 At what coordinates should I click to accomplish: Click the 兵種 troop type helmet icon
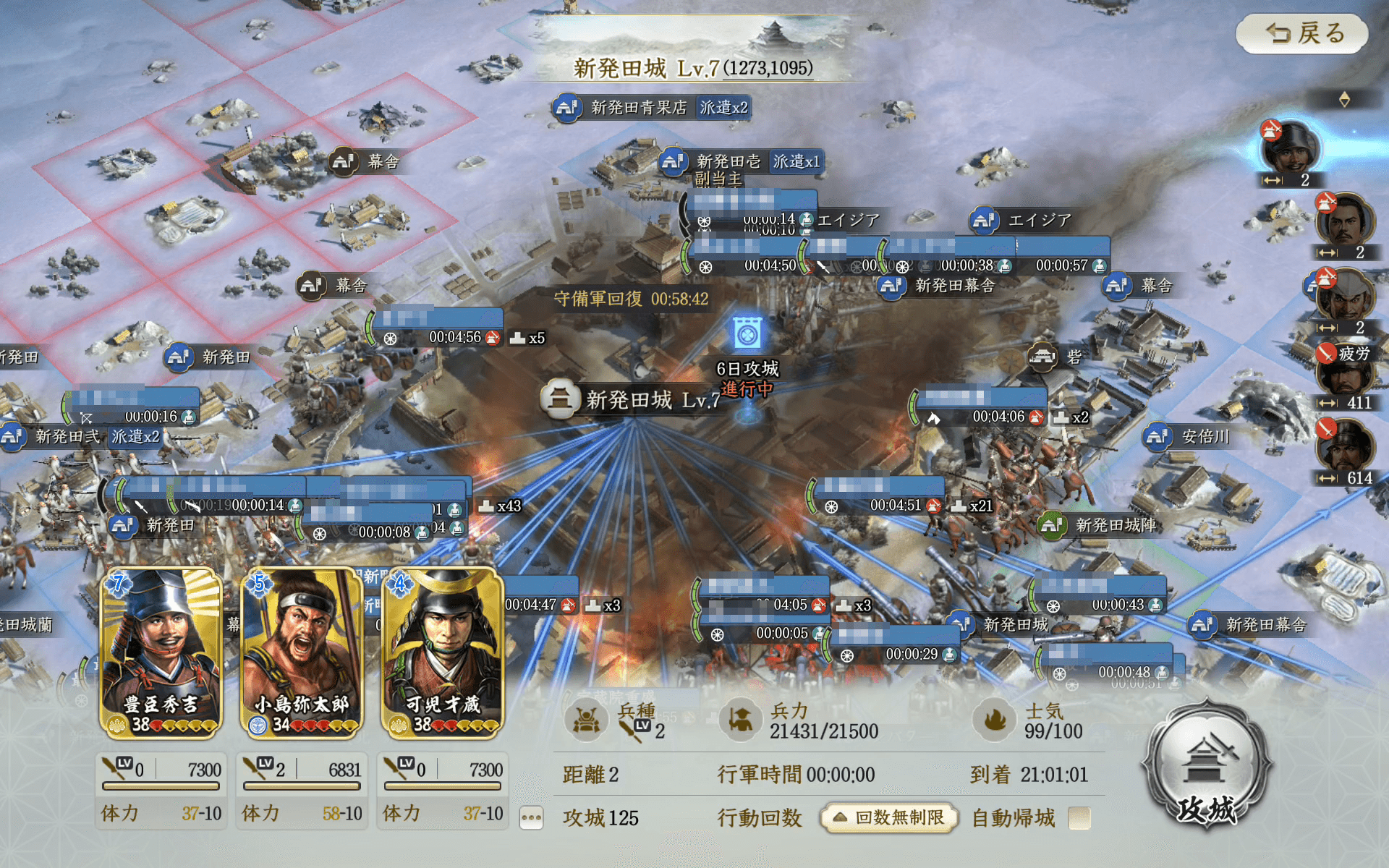click(586, 720)
